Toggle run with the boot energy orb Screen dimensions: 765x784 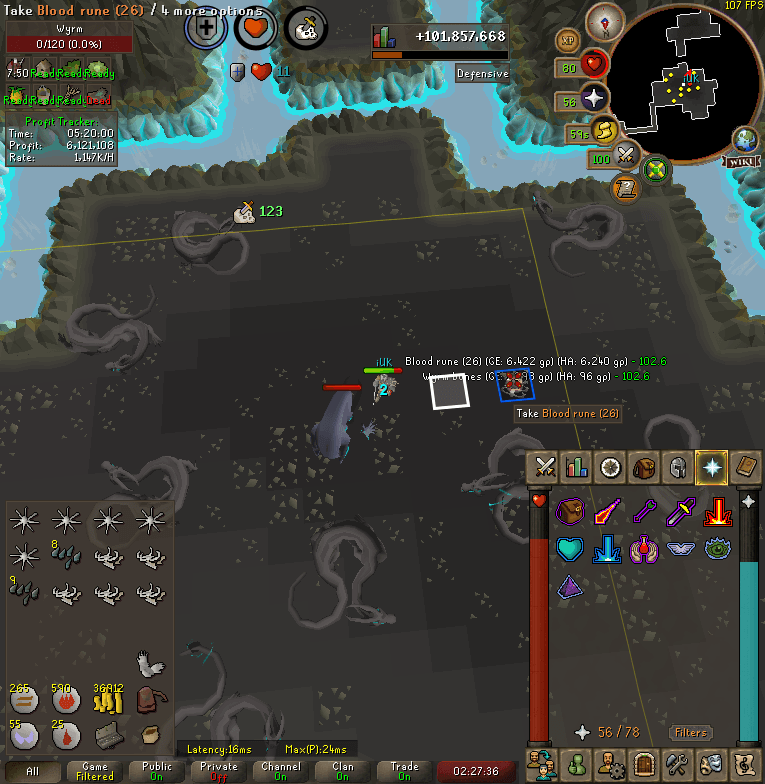[603, 130]
